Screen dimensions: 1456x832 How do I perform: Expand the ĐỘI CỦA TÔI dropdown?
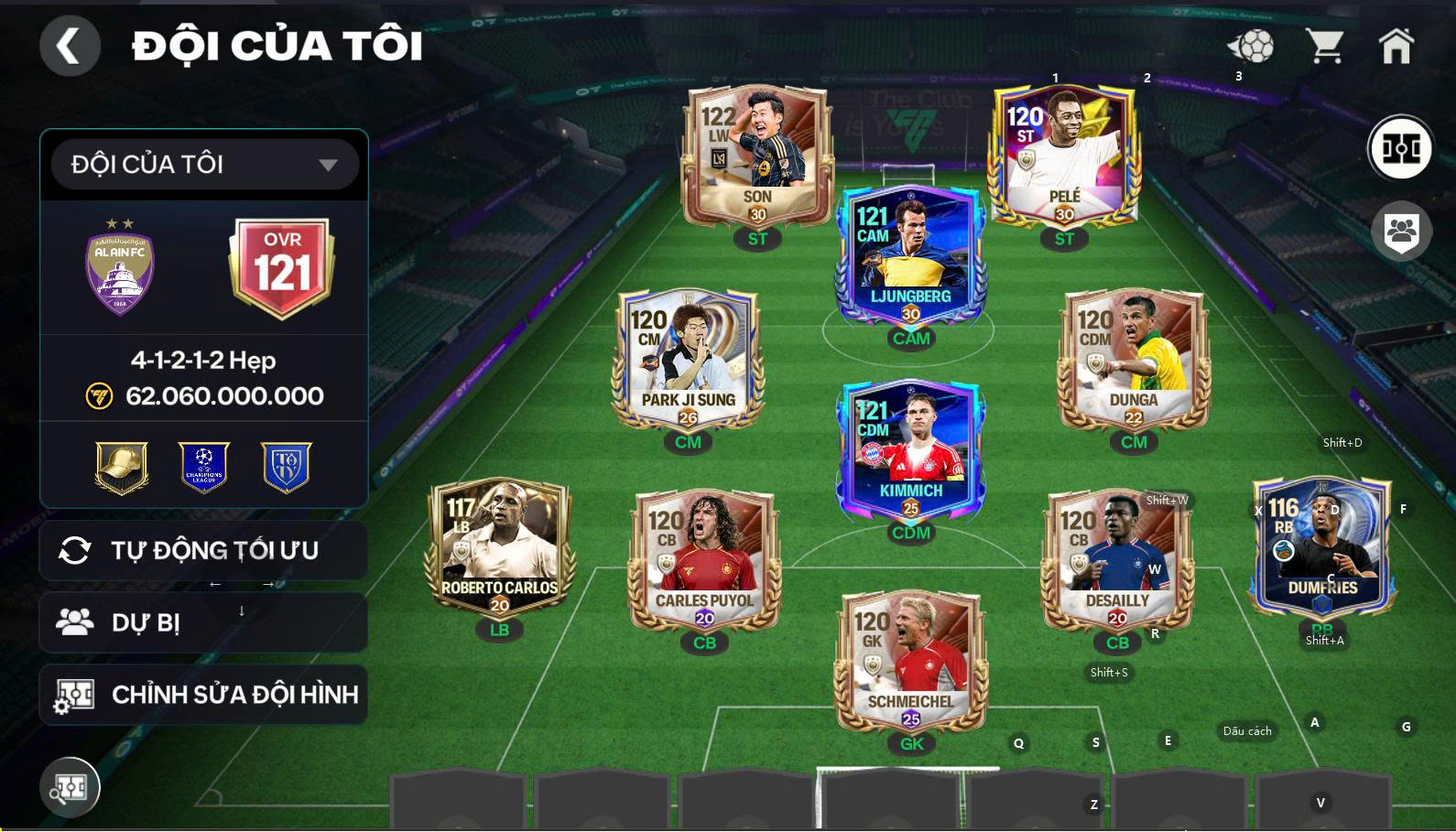(203, 165)
